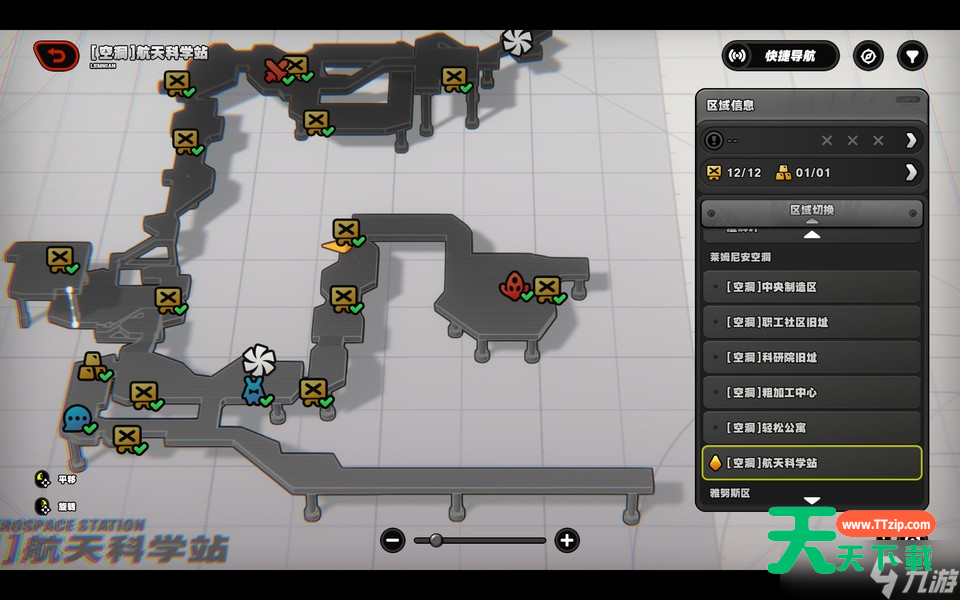Click the 区域切换 area switch header
The height and width of the screenshot is (600, 960).
pyautogui.click(x=811, y=211)
